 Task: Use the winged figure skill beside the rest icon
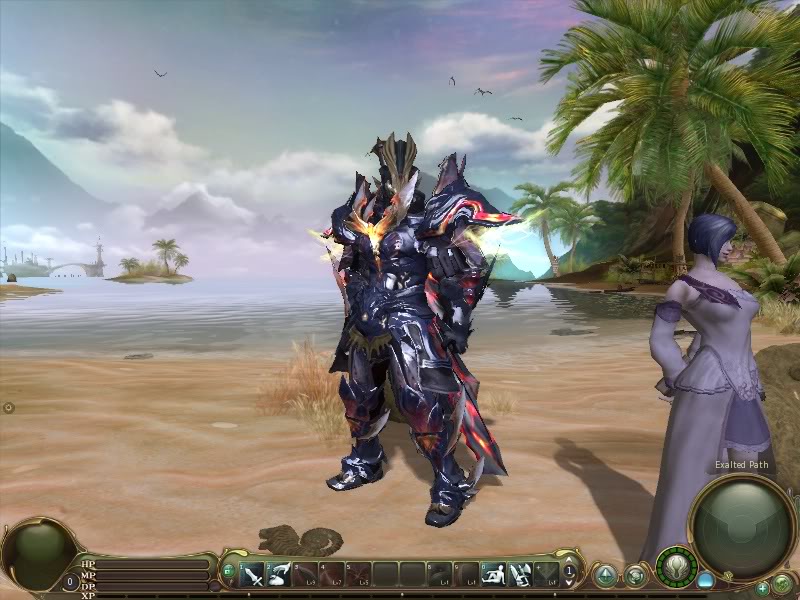pos(519,574)
